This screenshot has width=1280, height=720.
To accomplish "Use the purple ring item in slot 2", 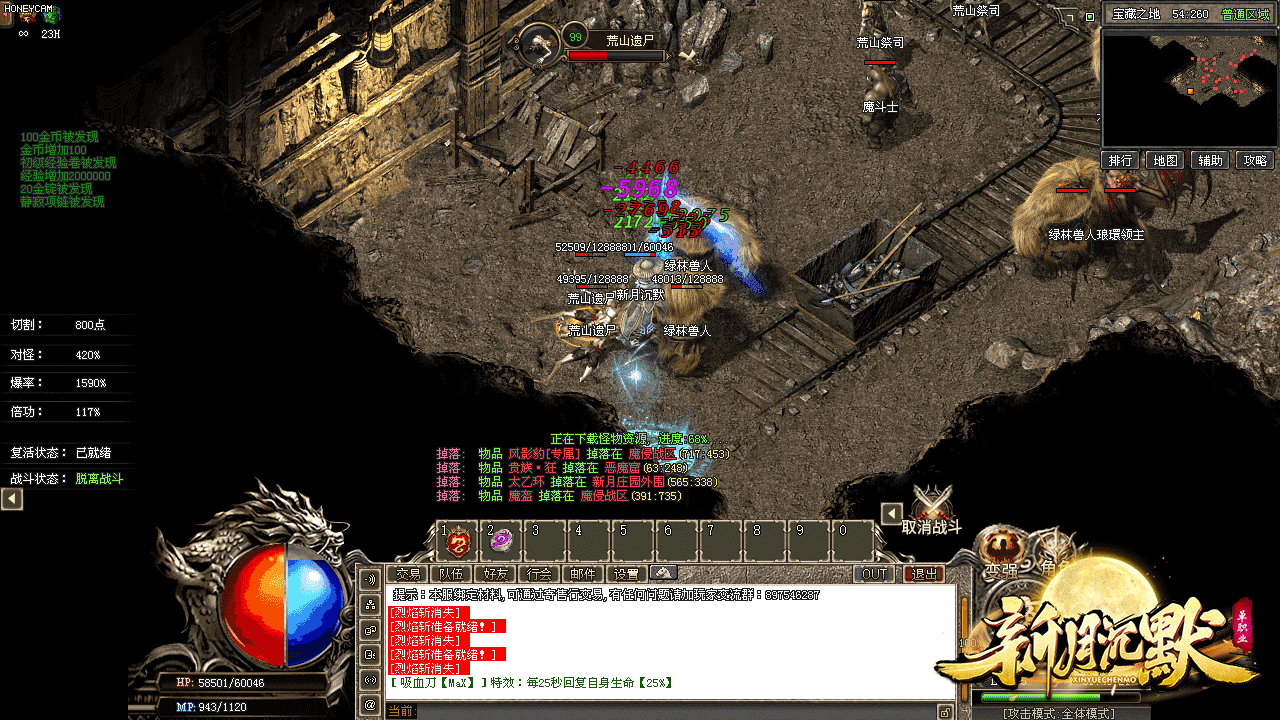I will [x=501, y=541].
